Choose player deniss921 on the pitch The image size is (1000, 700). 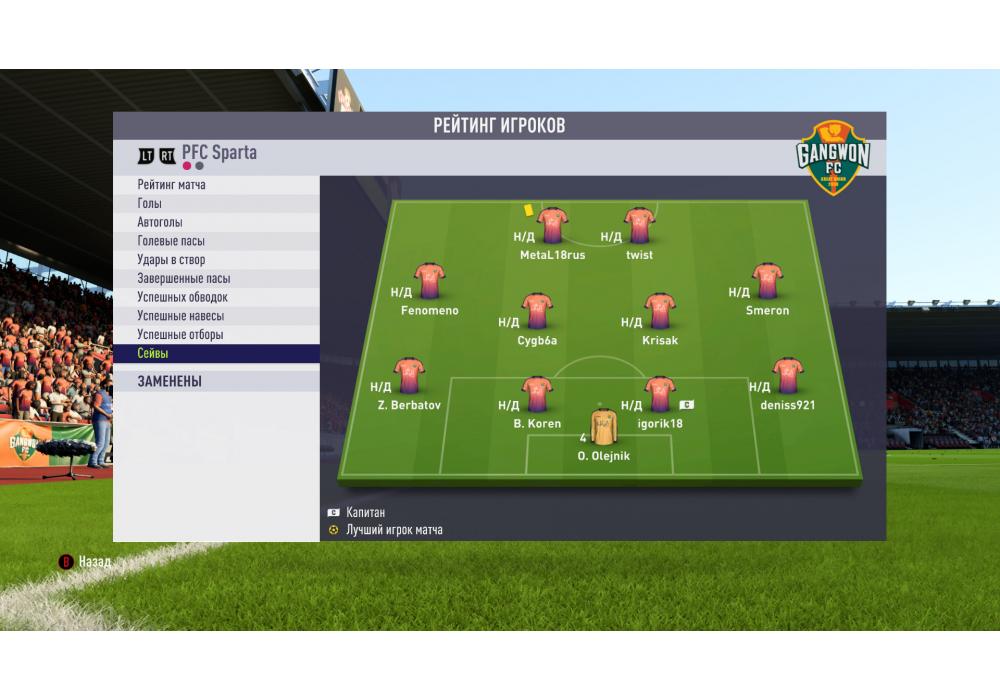click(788, 377)
